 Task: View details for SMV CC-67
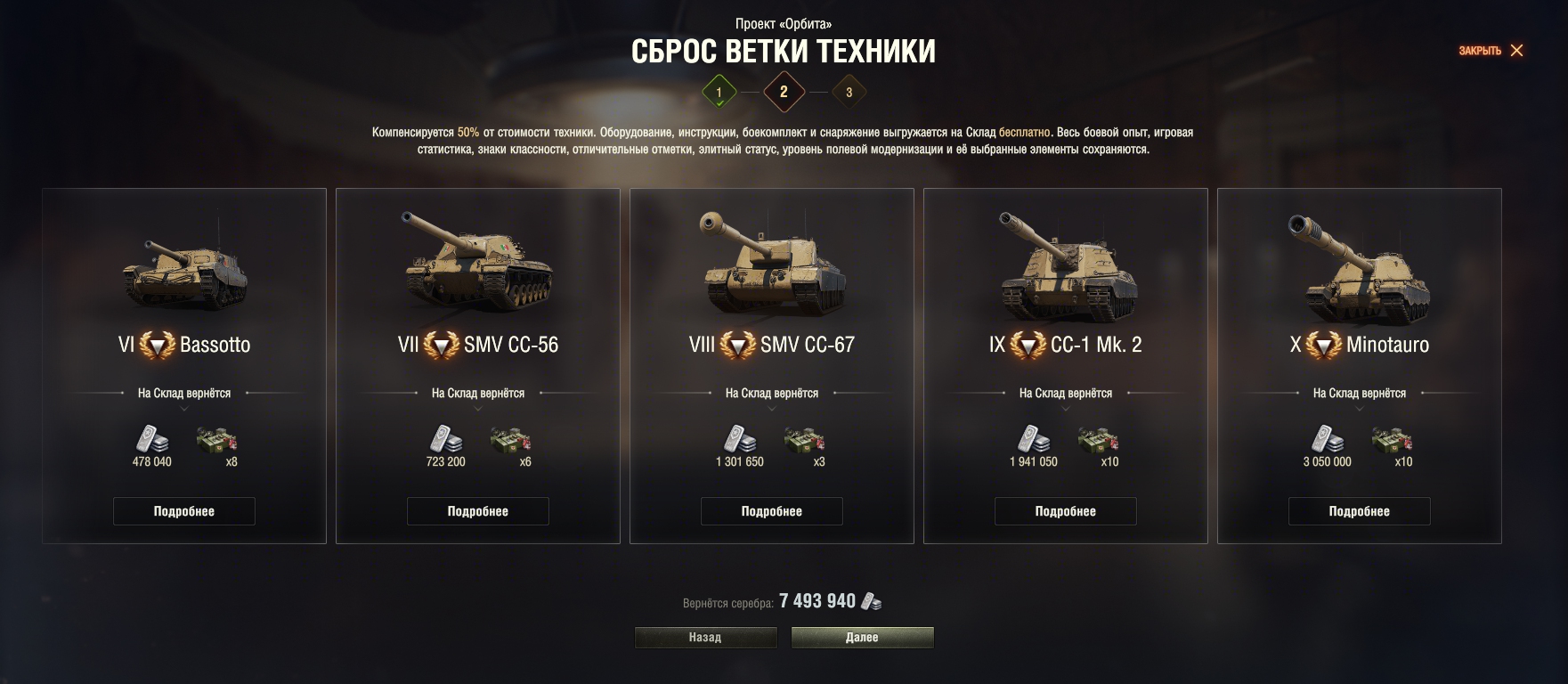pyautogui.click(x=772, y=511)
